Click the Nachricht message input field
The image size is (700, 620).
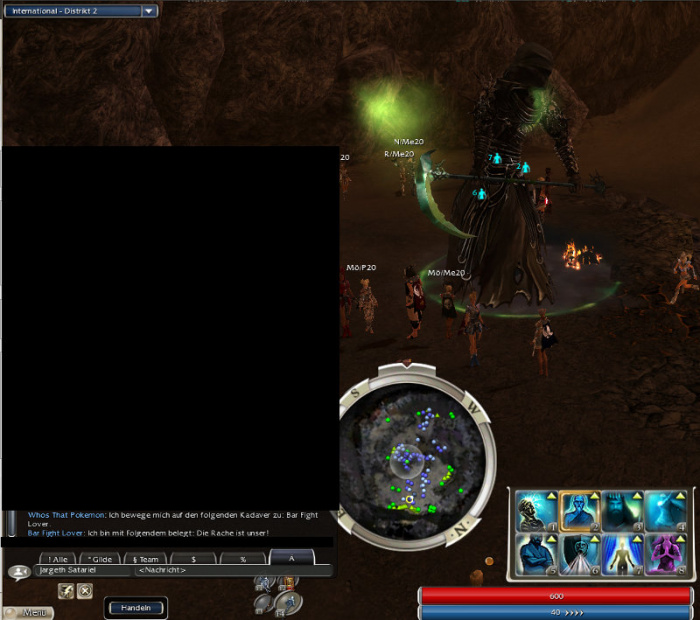coord(232,570)
